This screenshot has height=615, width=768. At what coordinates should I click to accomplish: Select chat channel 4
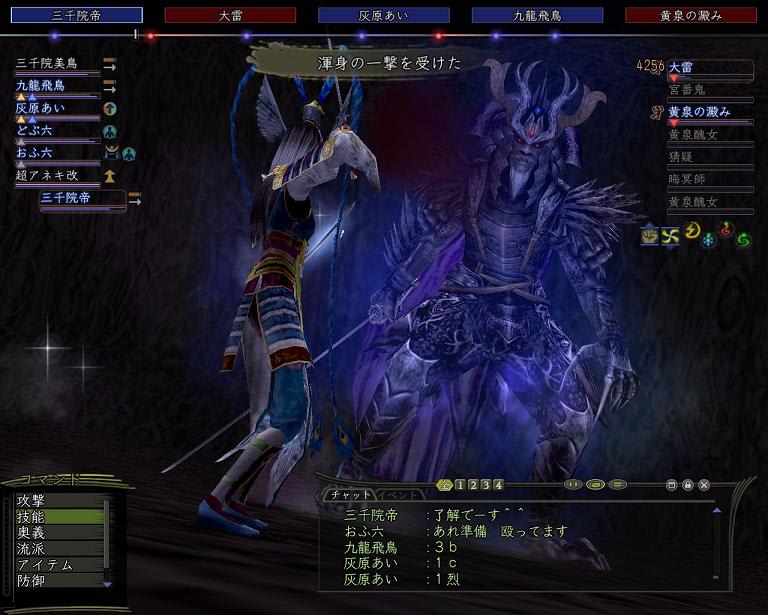coord(497,485)
